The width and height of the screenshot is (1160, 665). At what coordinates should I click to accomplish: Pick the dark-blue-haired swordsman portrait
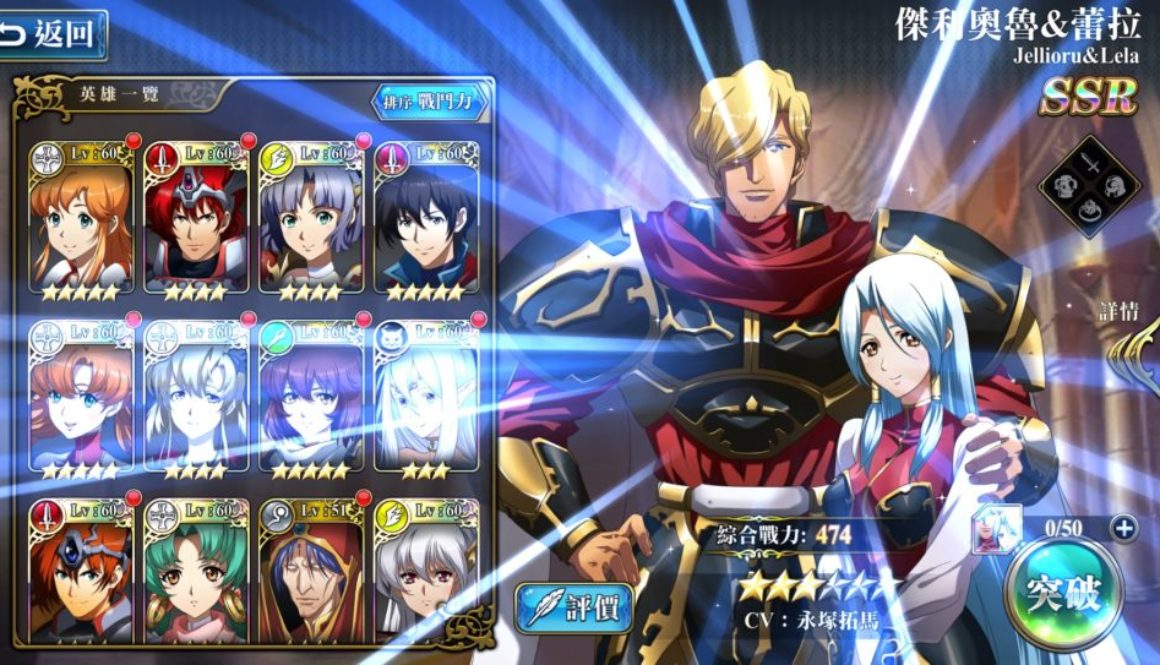click(x=426, y=220)
